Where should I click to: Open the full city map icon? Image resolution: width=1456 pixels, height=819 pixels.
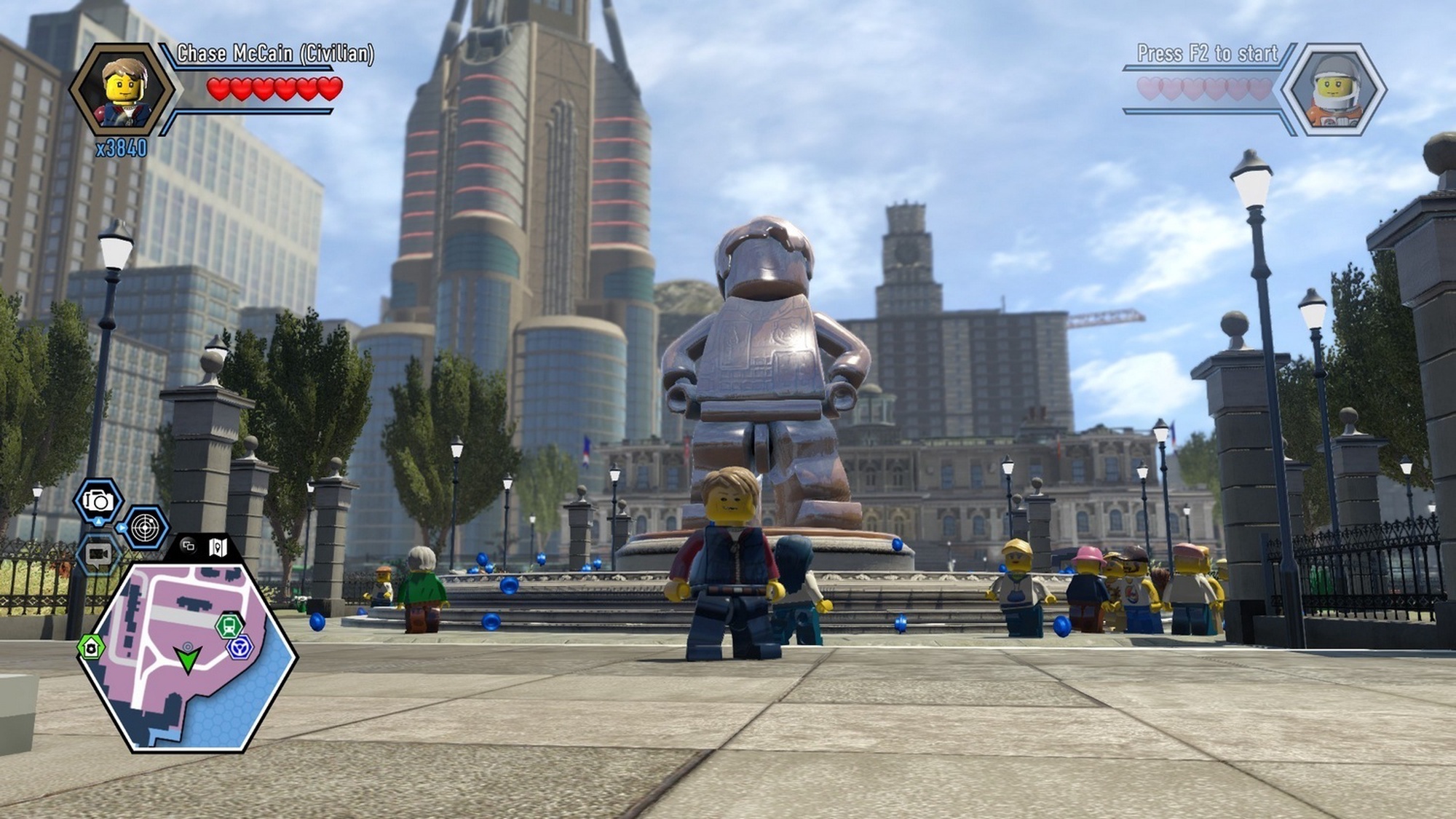[x=218, y=547]
